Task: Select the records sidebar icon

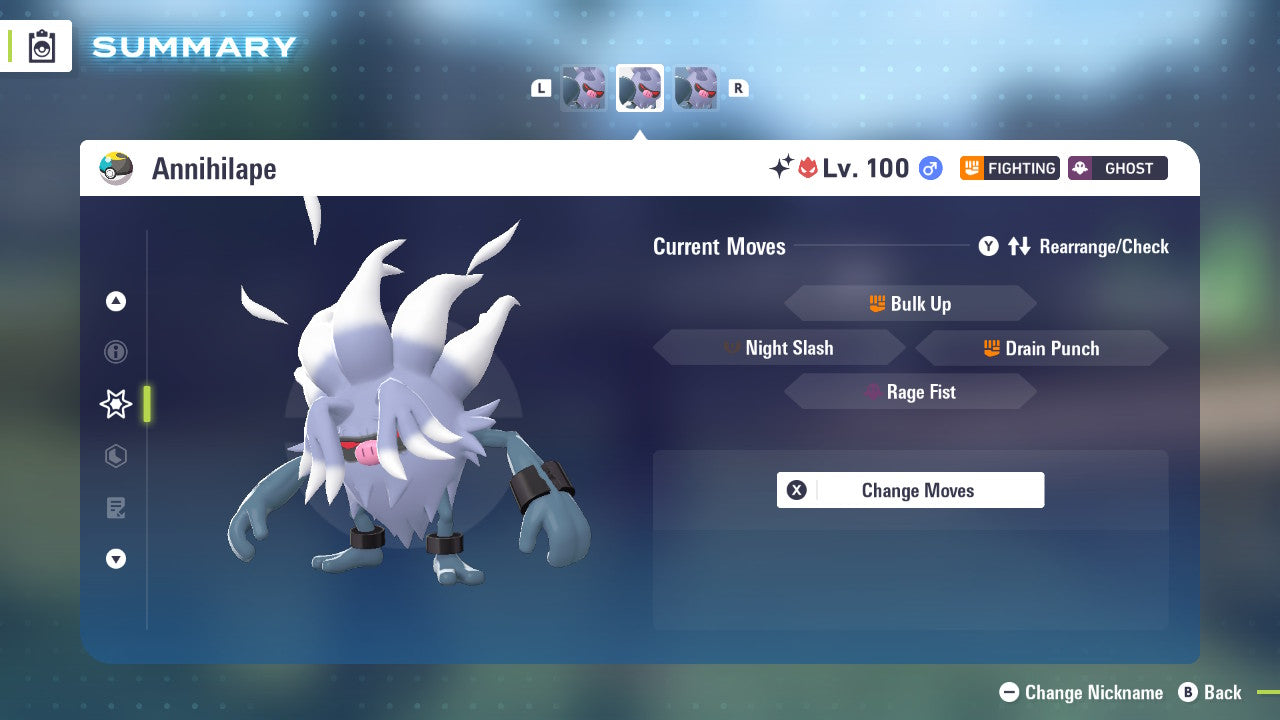Action: (x=116, y=508)
